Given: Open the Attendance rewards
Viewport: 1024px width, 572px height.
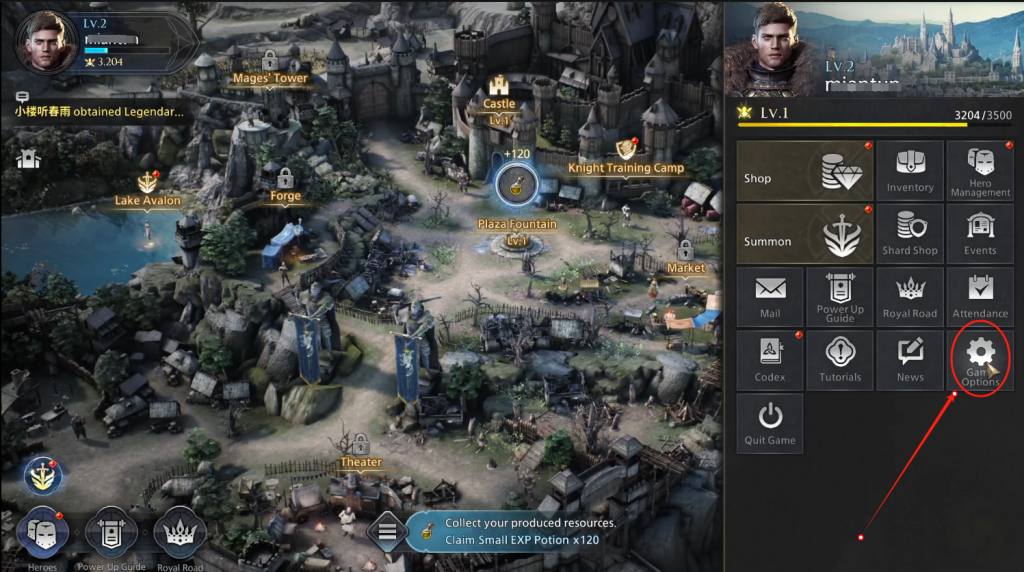Looking at the screenshot, I should point(980,297).
